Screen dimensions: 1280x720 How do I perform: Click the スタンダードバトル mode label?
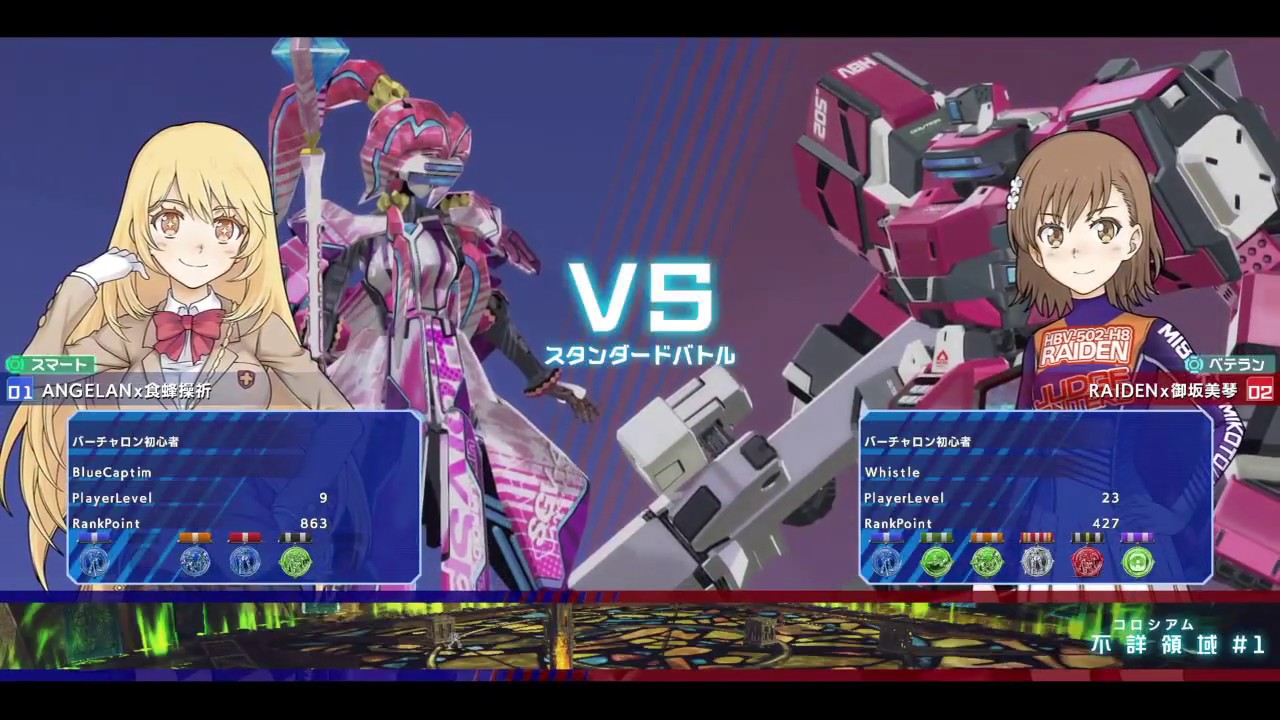click(x=640, y=354)
